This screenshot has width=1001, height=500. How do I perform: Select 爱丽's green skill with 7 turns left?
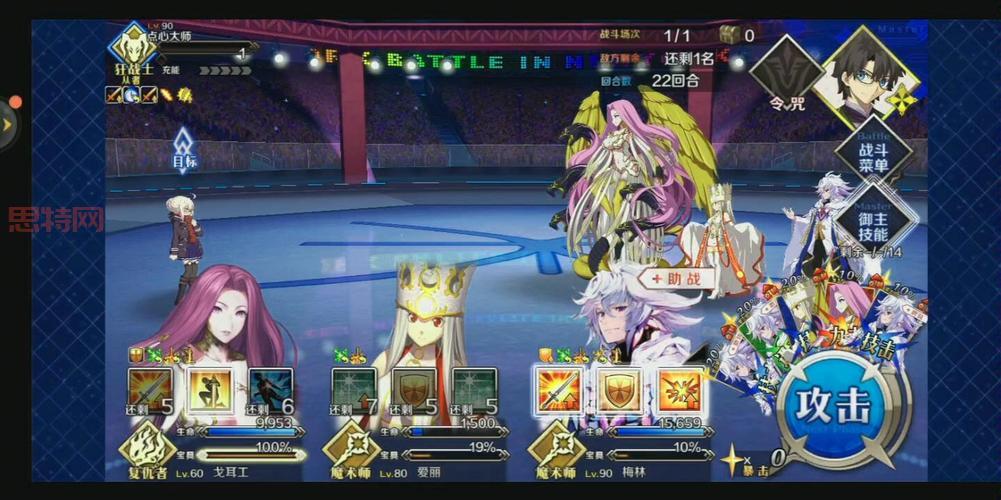353,391
